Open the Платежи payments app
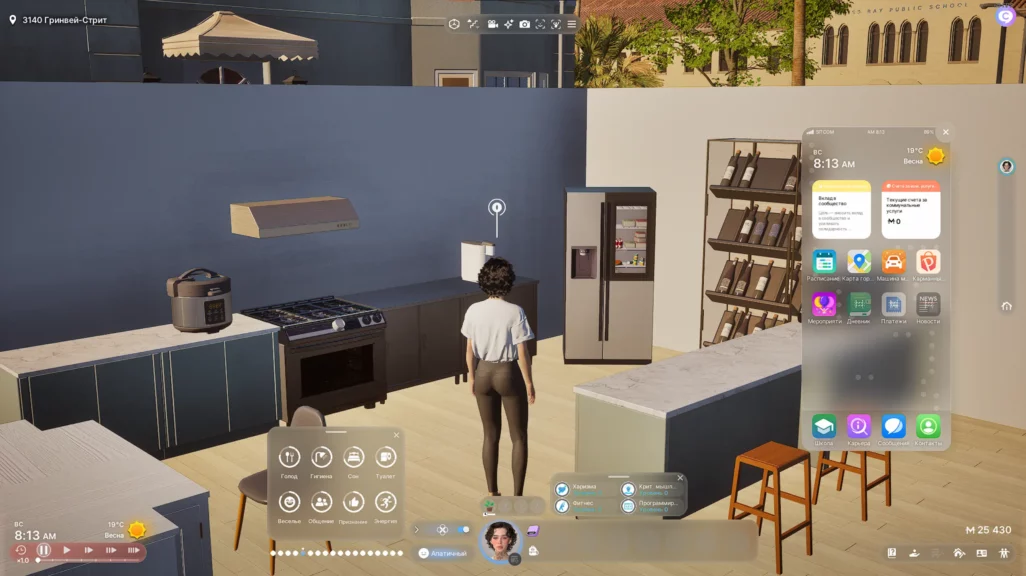The image size is (1026, 576). point(894,304)
